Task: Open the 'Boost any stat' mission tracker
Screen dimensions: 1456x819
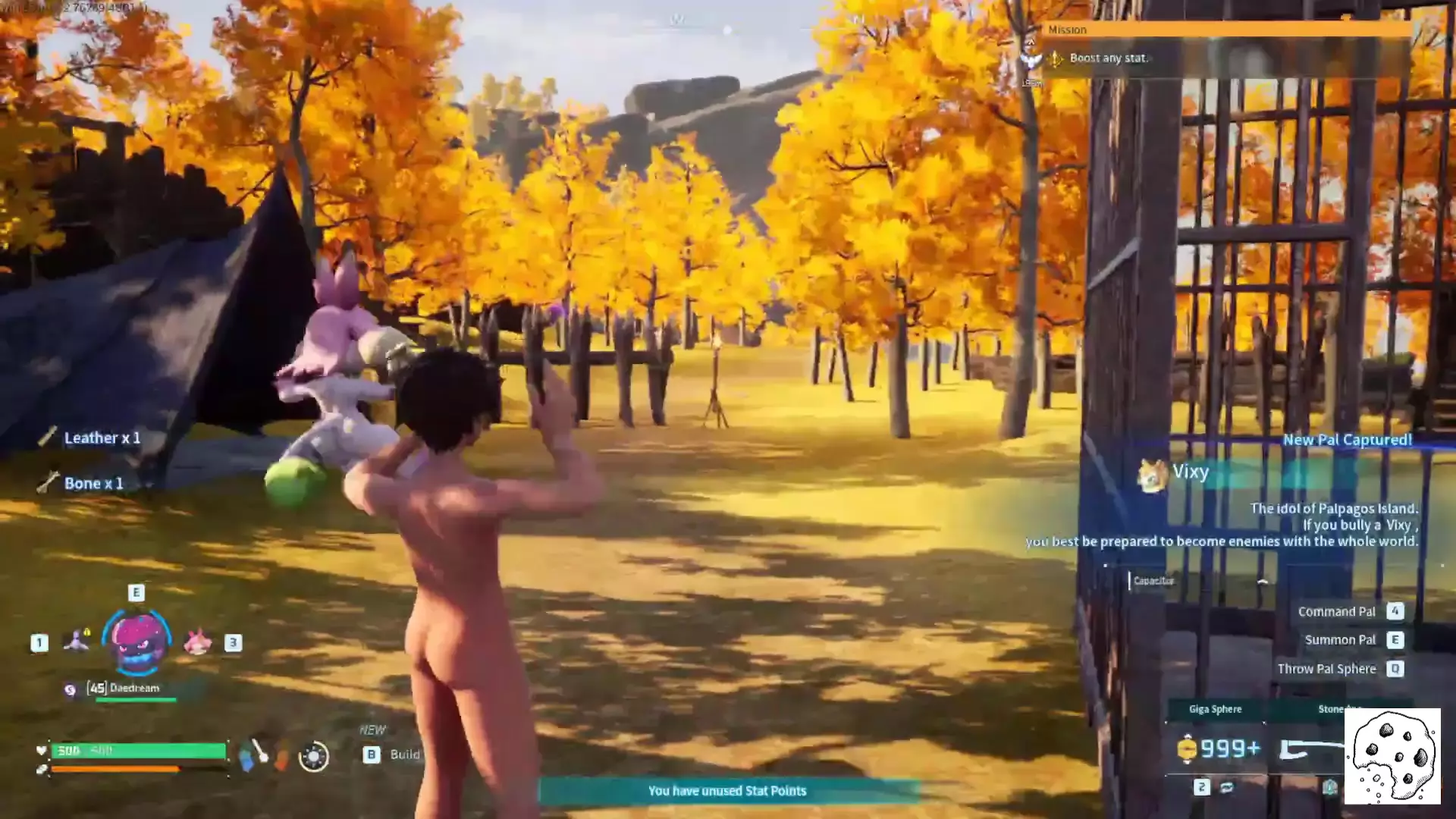Action: [x=1108, y=58]
